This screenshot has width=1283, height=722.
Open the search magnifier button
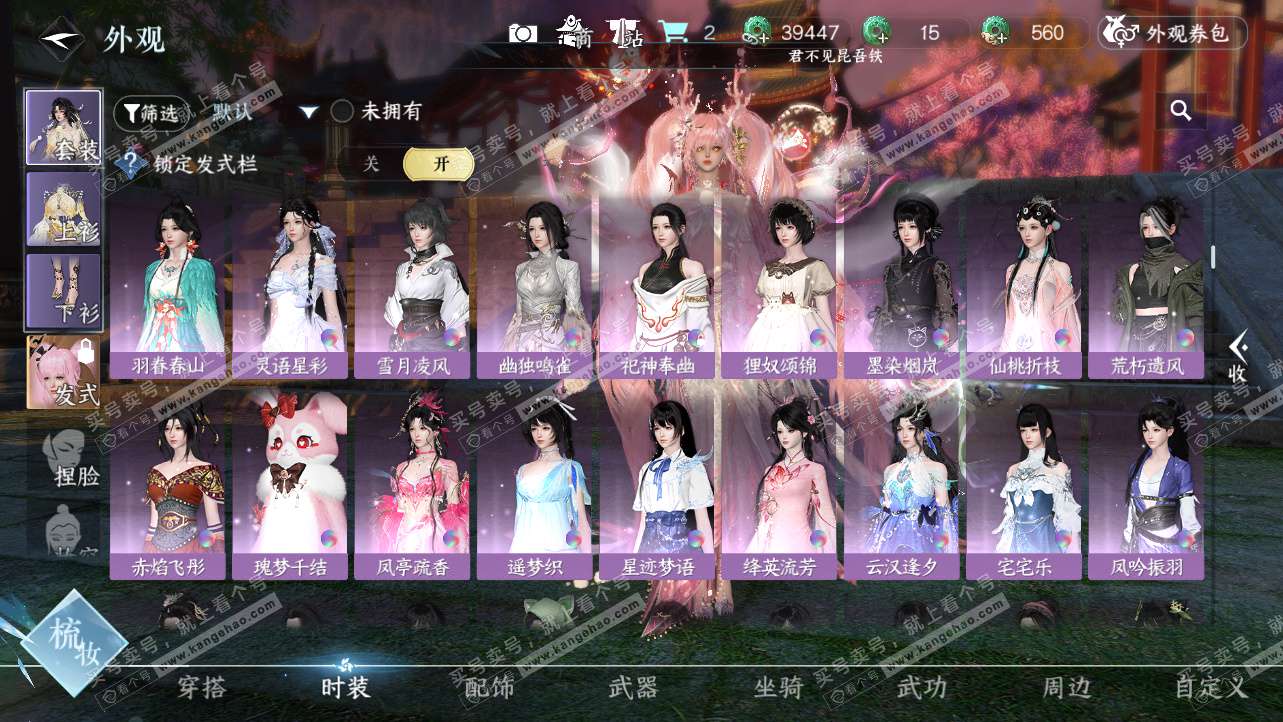1181,111
